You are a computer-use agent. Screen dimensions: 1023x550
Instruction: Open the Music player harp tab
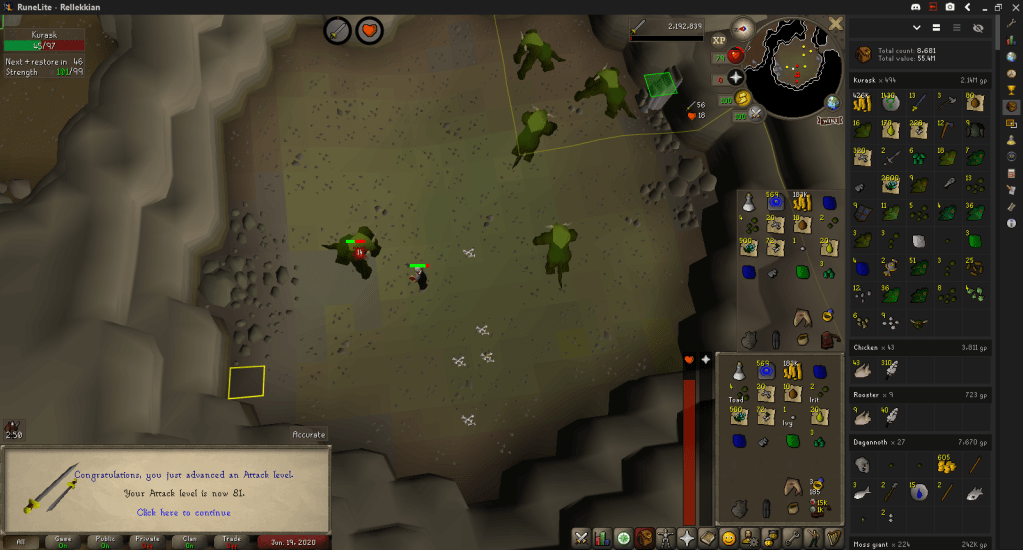[835, 538]
